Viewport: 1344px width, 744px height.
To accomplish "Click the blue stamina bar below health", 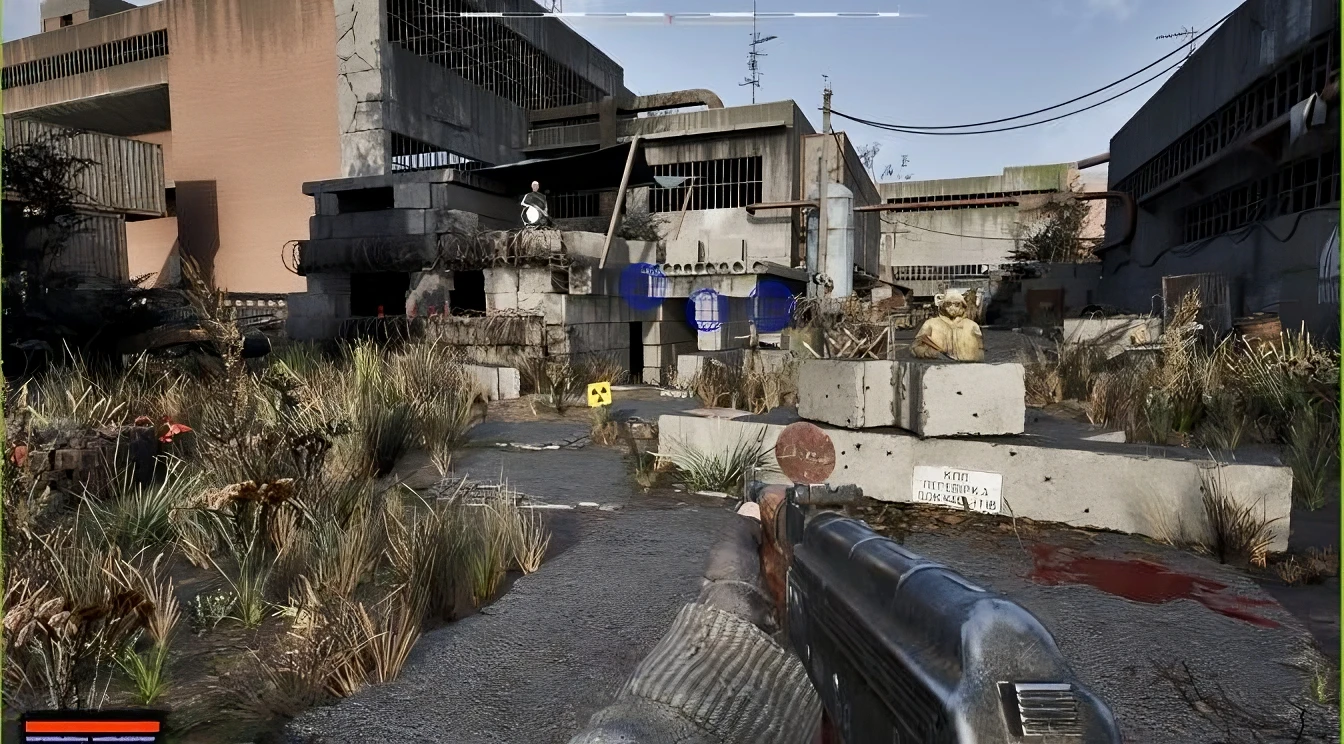I will pyautogui.click(x=92, y=738).
